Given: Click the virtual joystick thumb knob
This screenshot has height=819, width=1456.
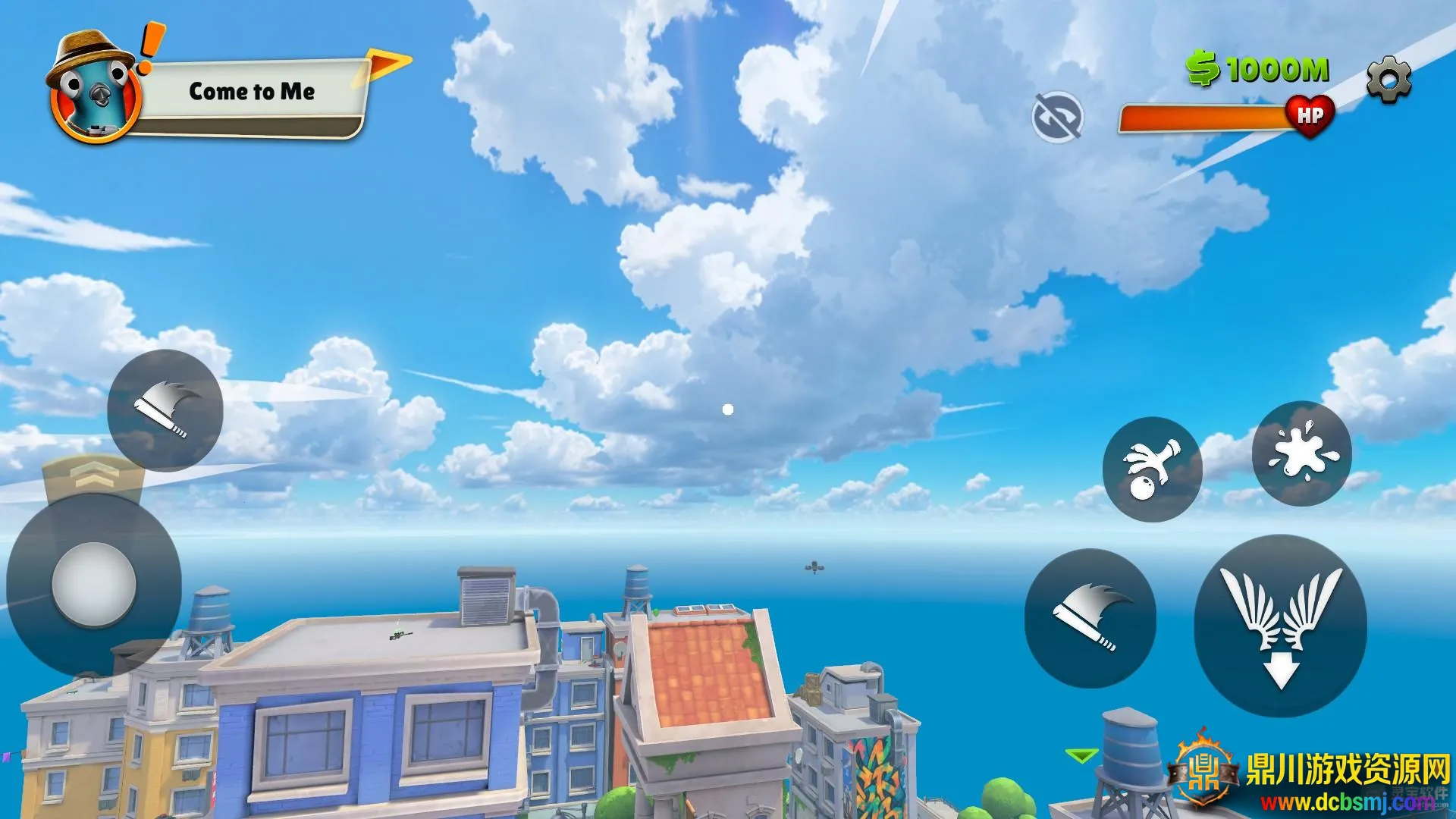Looking at the screenshot, I should coord(94,584).
